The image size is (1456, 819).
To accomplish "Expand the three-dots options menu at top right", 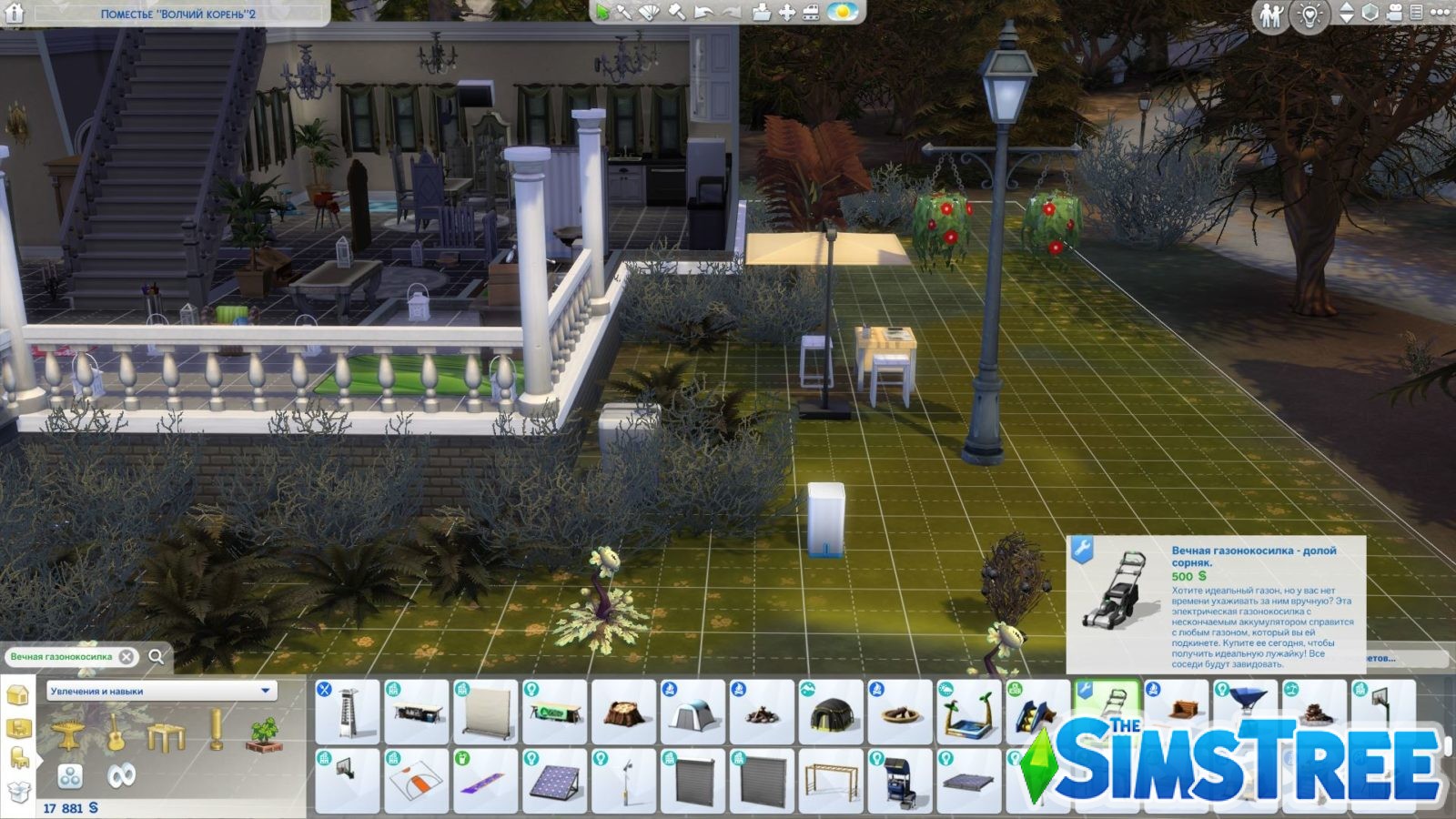I will 1441,12.
